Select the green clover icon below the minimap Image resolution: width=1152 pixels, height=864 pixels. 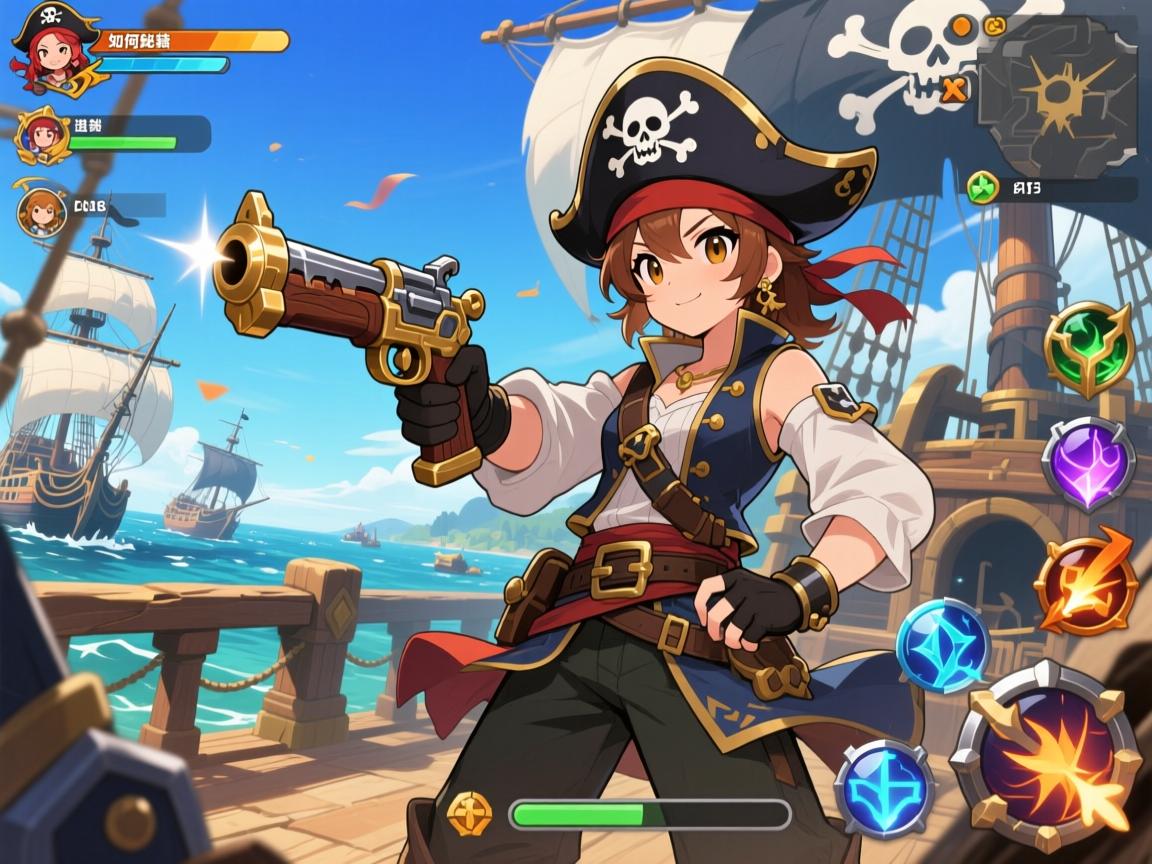pyautogui.click(x=981, y=186)
